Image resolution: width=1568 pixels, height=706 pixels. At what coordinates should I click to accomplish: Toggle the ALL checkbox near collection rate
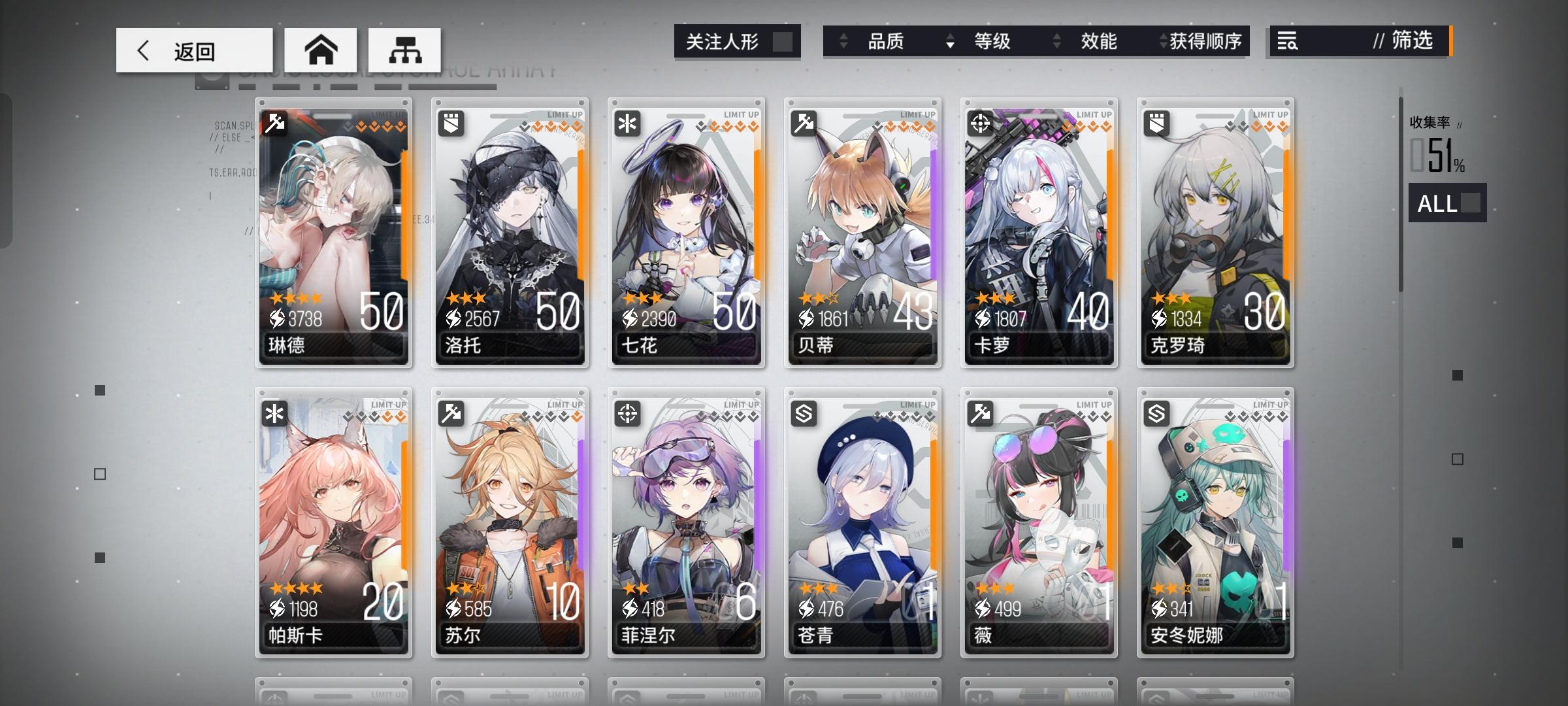(x=1470, y=204)
